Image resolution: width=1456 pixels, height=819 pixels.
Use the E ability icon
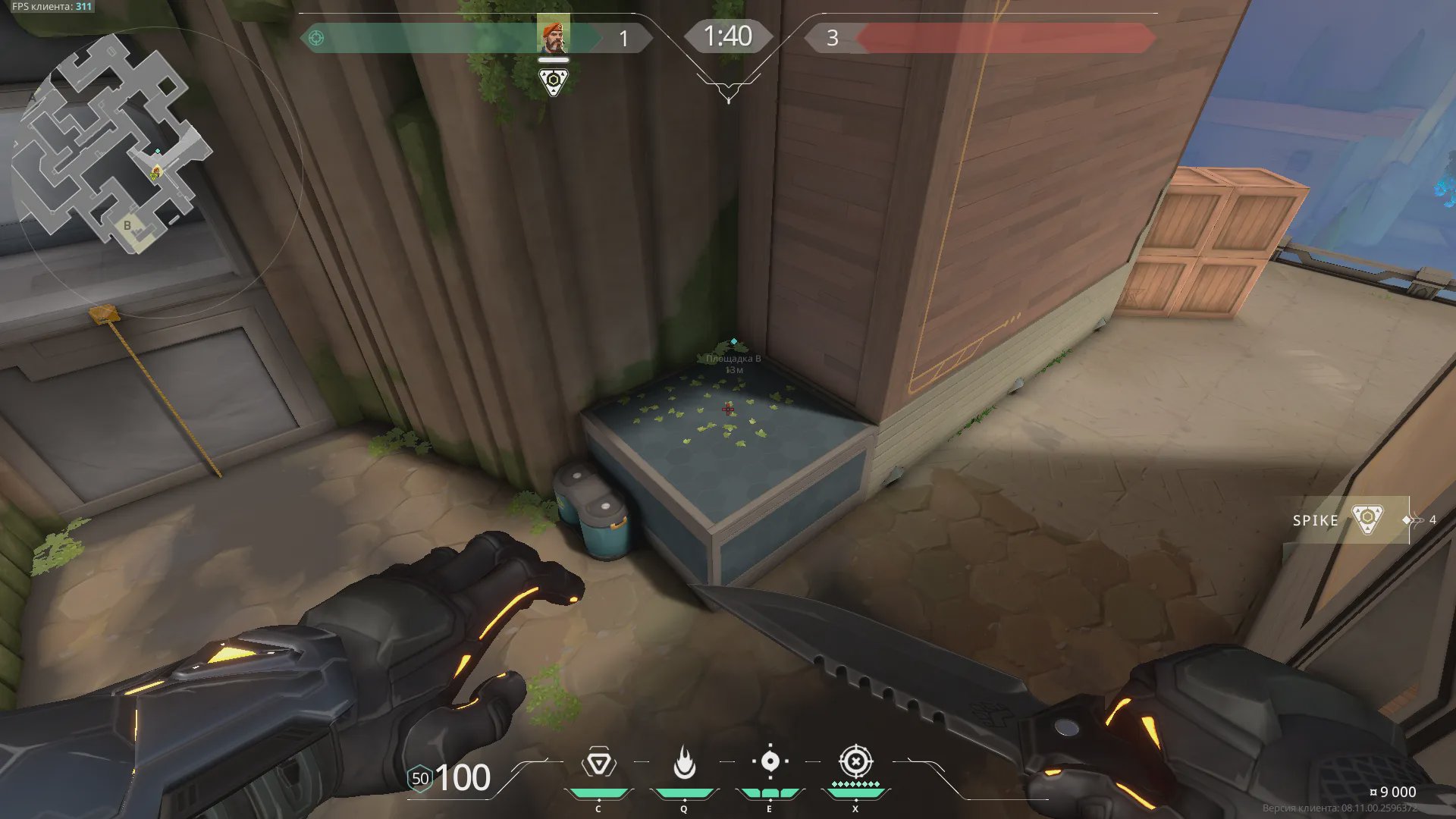tap(770, 761)
